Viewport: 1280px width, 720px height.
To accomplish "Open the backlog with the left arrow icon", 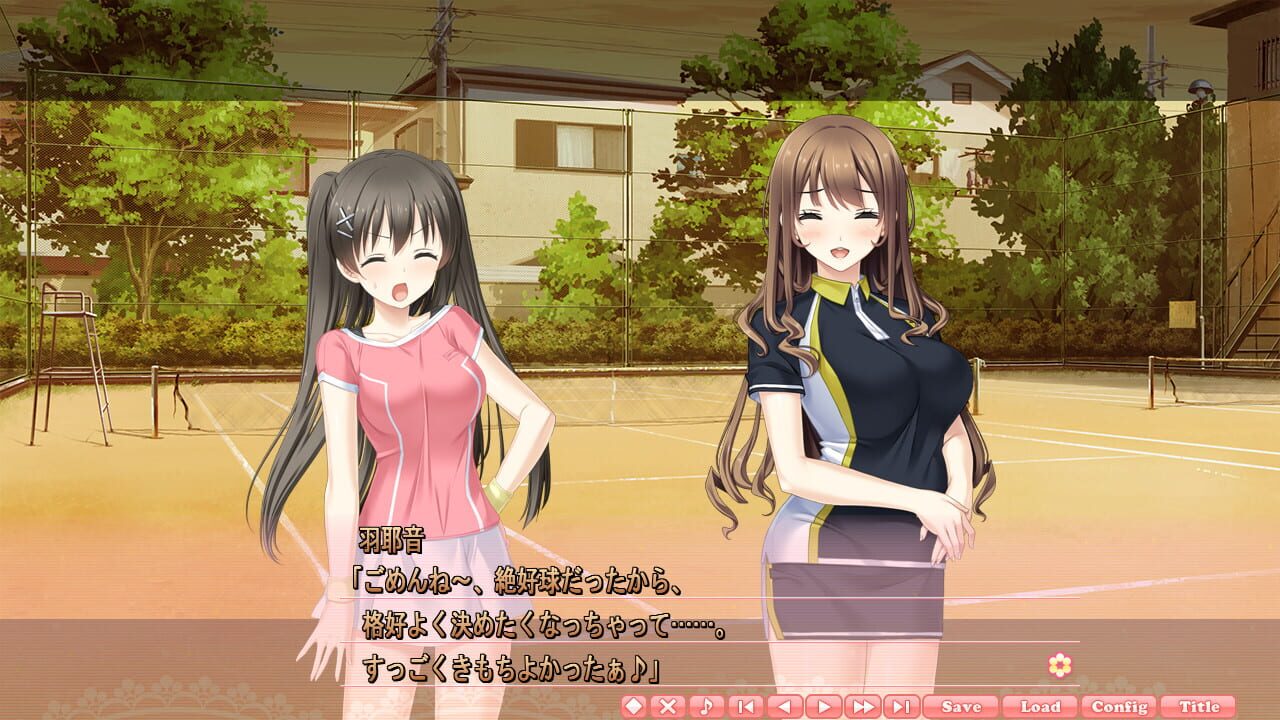I will click(x=783, y=705).
